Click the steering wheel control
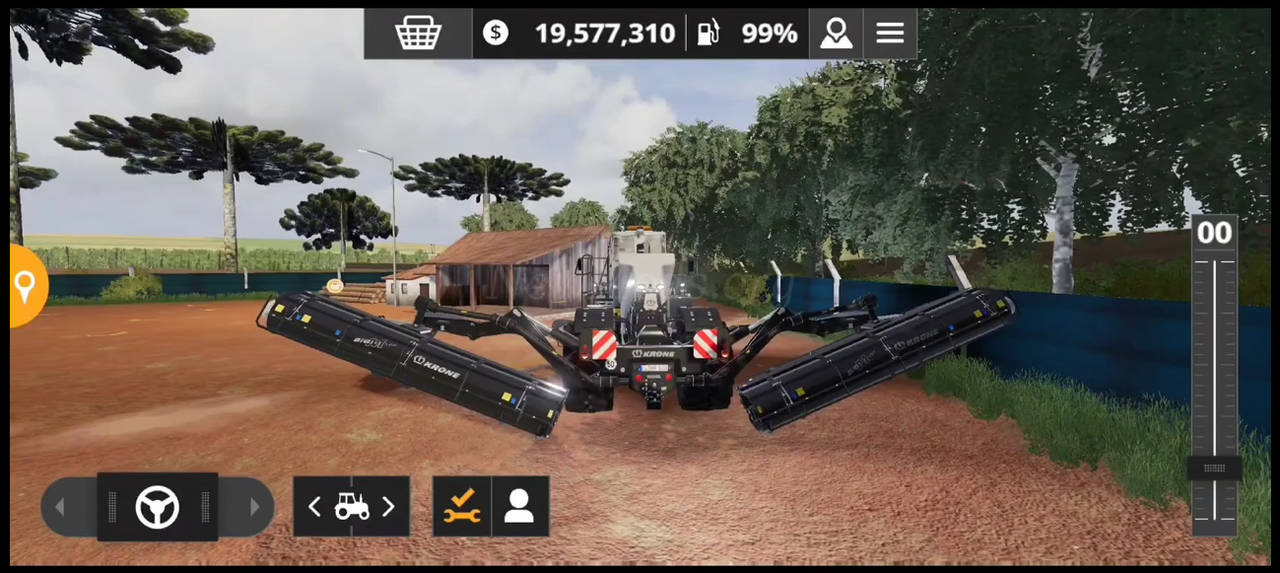 157,507
